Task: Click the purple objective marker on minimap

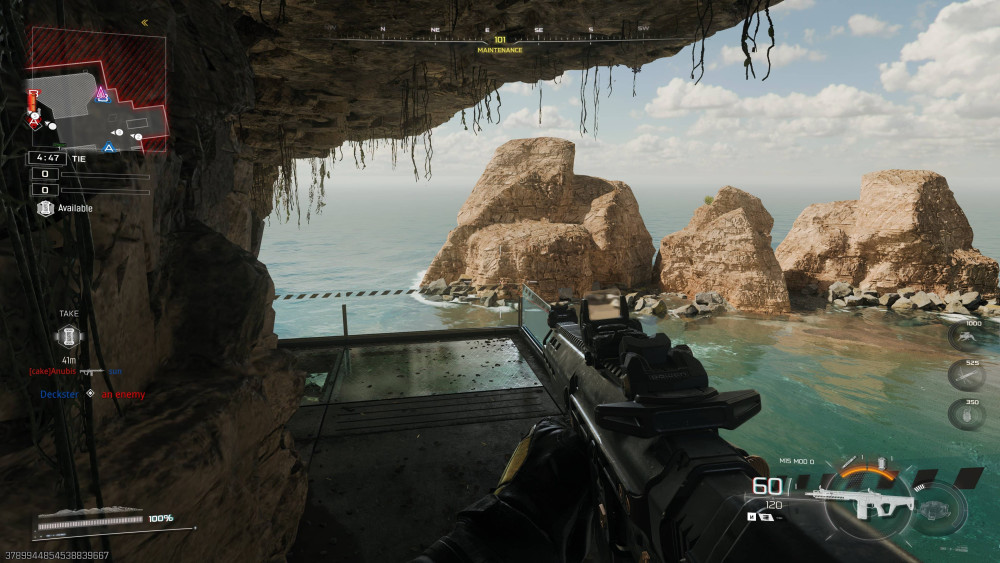Action: pyautogui.click(x=101, y=94)
